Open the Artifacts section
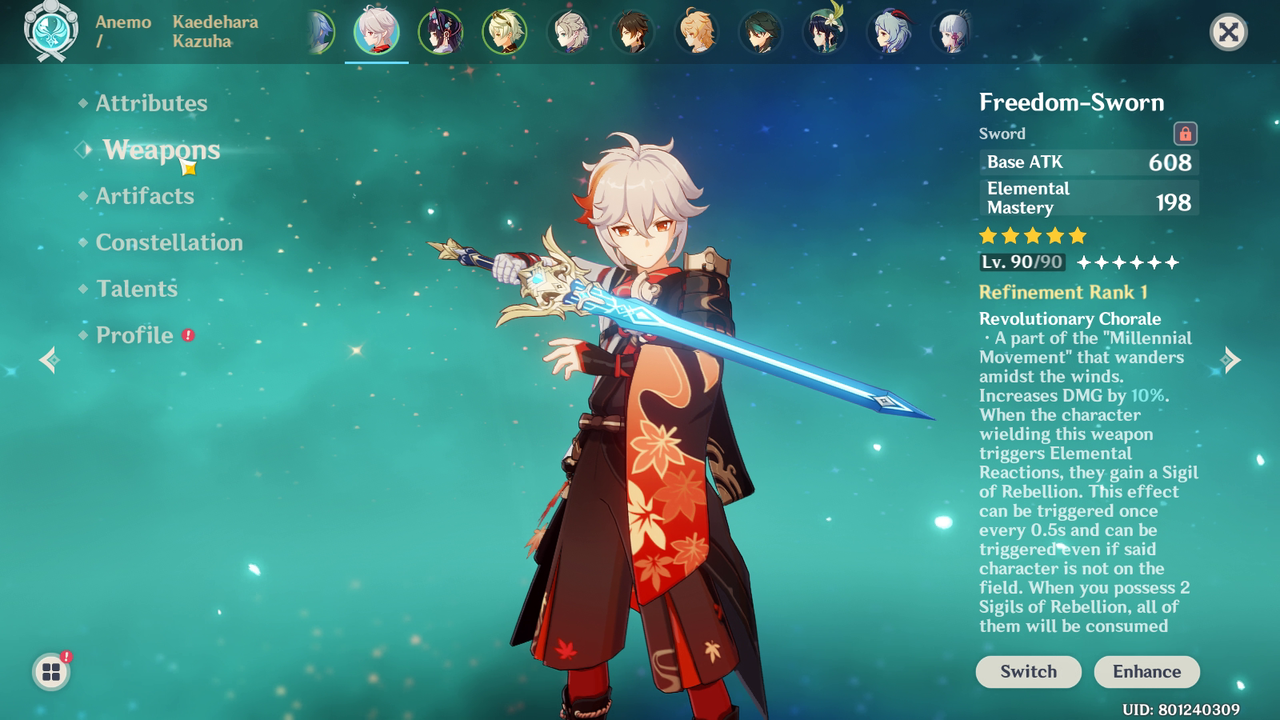The image size is (1280, 720). coord(145,196)
